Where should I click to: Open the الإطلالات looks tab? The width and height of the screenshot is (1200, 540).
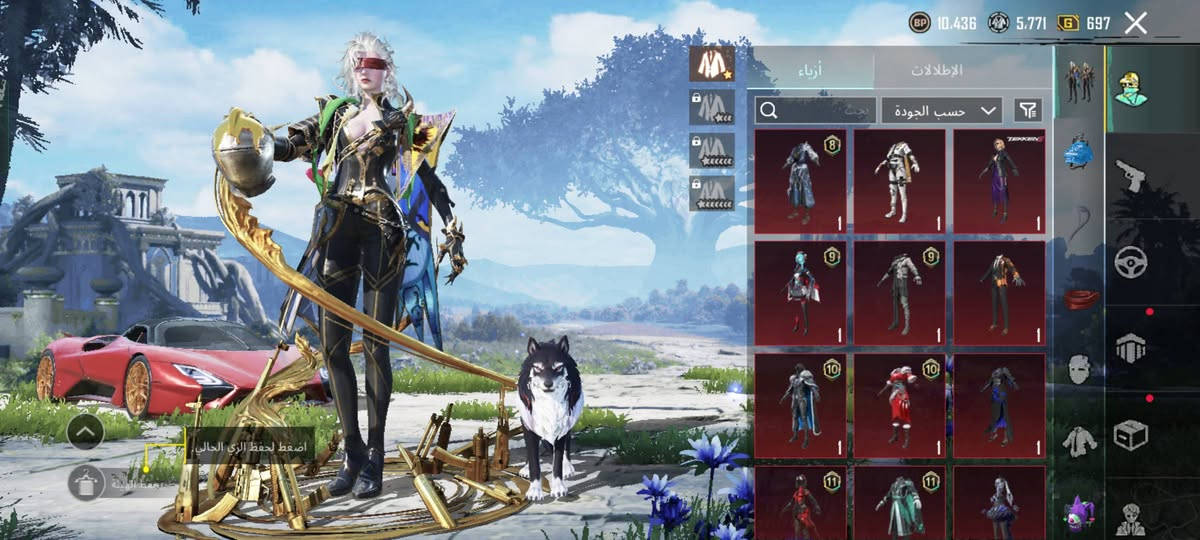(x=937, y=70)
